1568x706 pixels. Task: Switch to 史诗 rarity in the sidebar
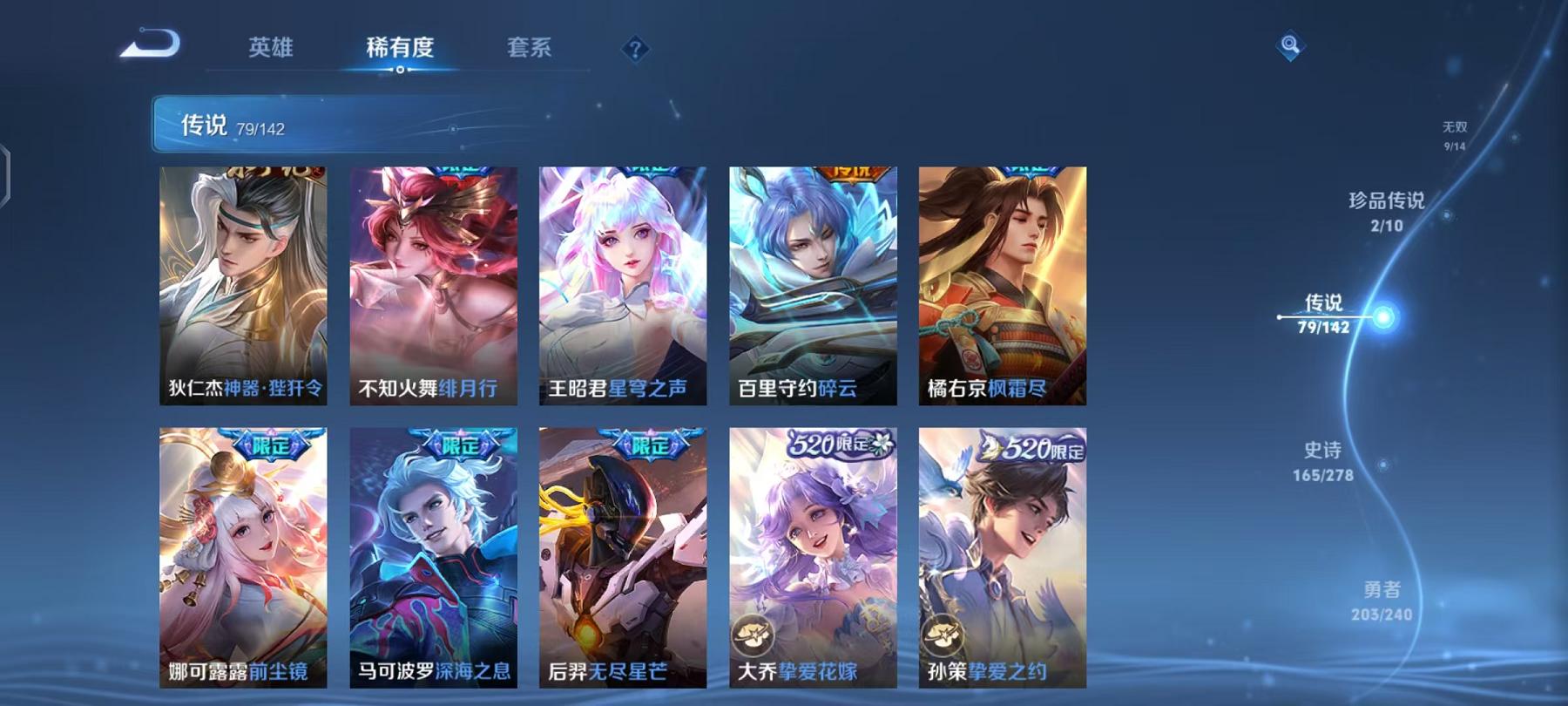pos(1321,462)
